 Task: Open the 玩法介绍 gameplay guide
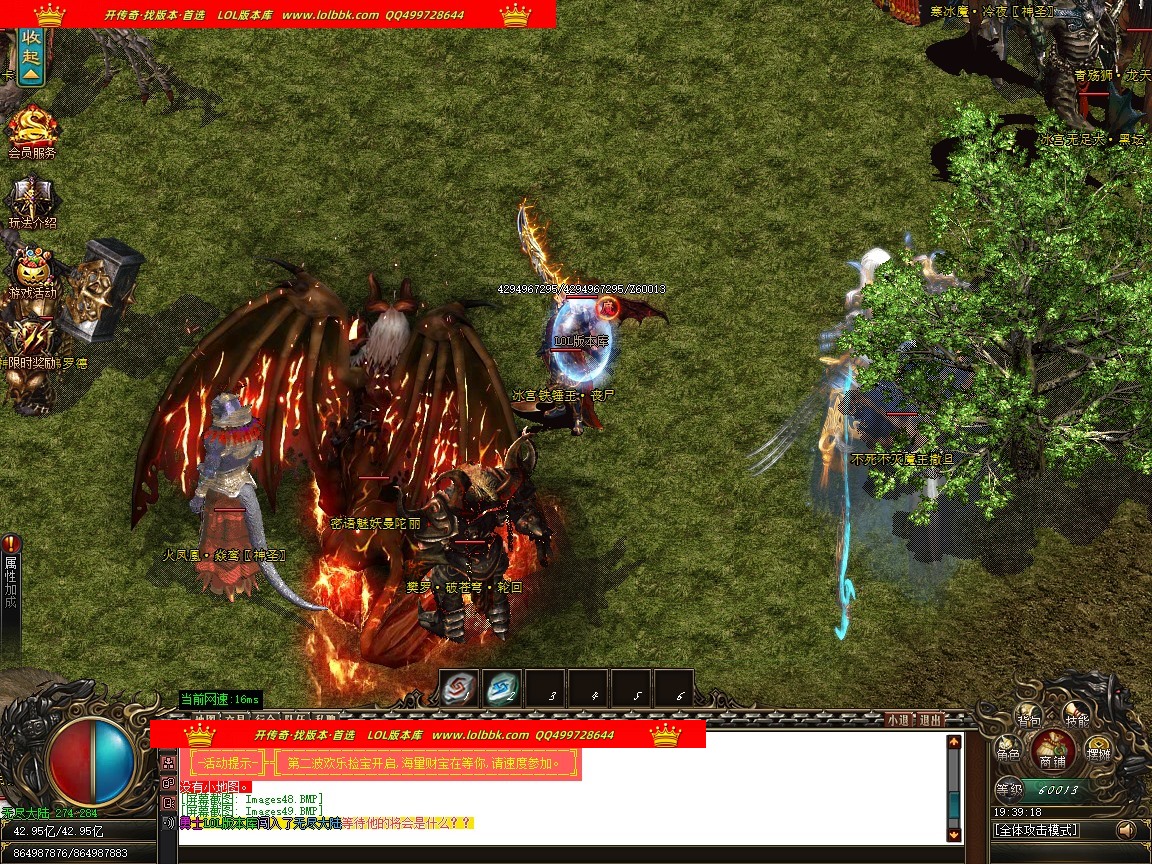click(x=32, y=203)
